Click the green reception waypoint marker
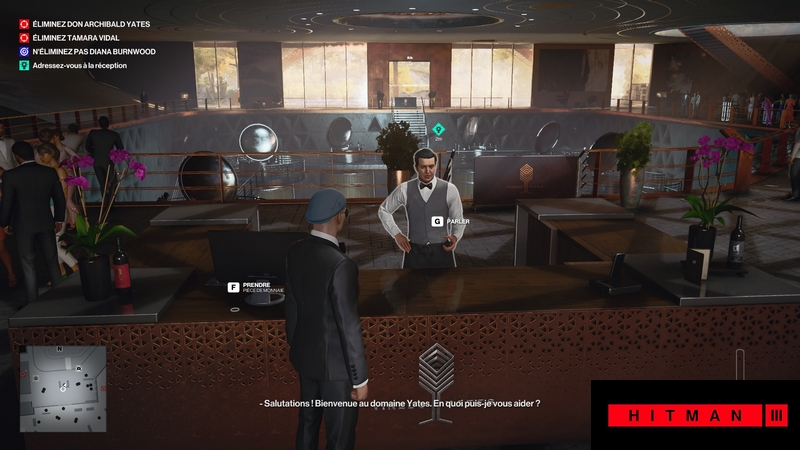Image resolution: width=800 pixels, height=450 pixels. [x=437, y=128]
